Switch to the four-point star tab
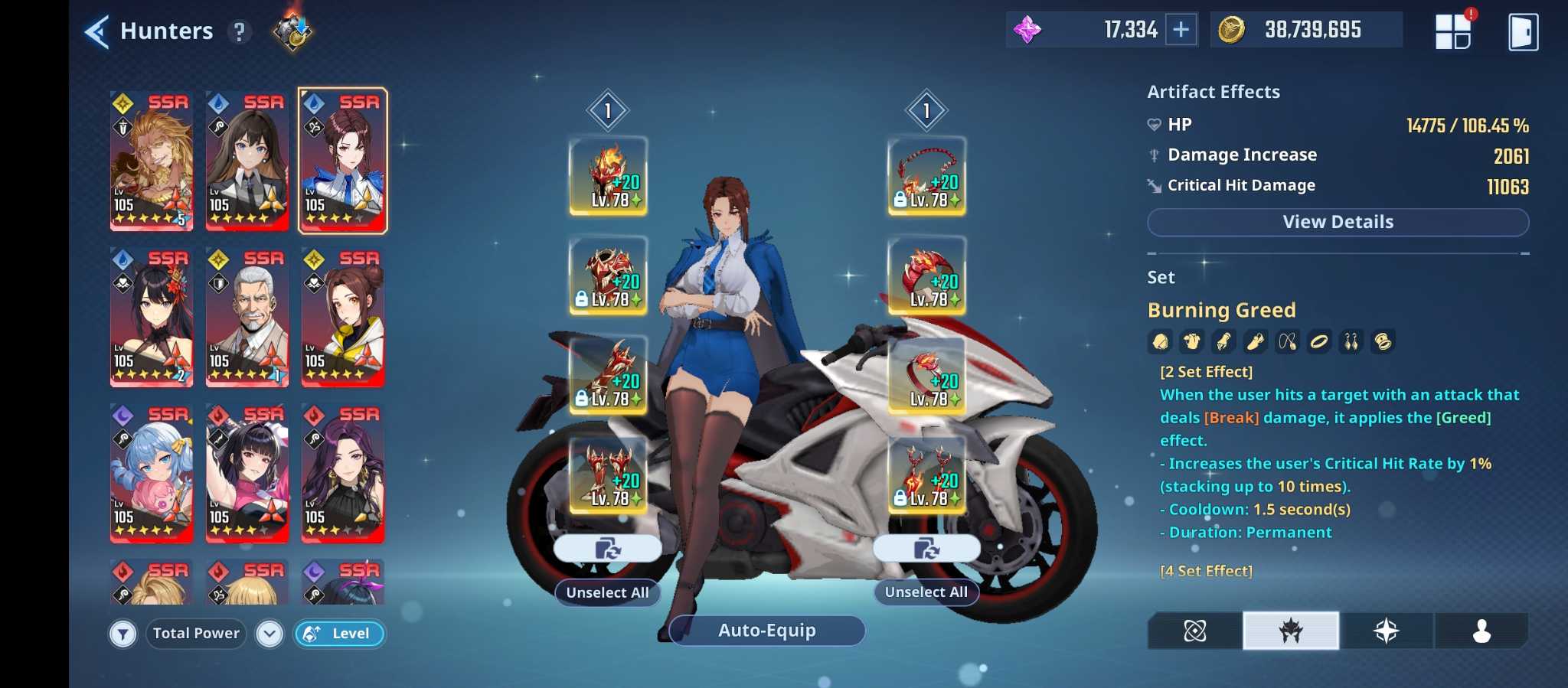This screenshot has width=1568, height=688. tap(1386, 631)
